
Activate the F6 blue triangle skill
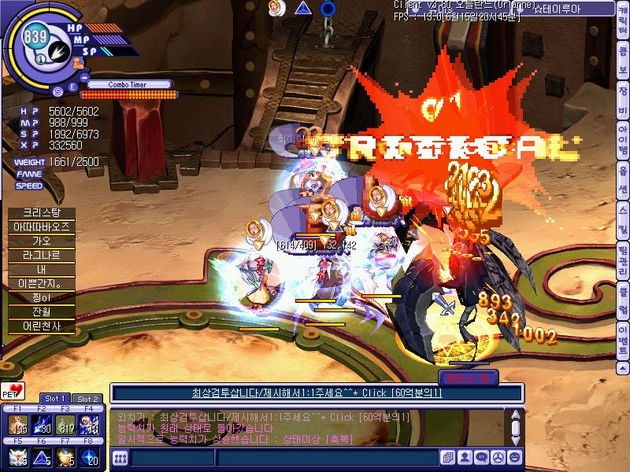(40, 458)
